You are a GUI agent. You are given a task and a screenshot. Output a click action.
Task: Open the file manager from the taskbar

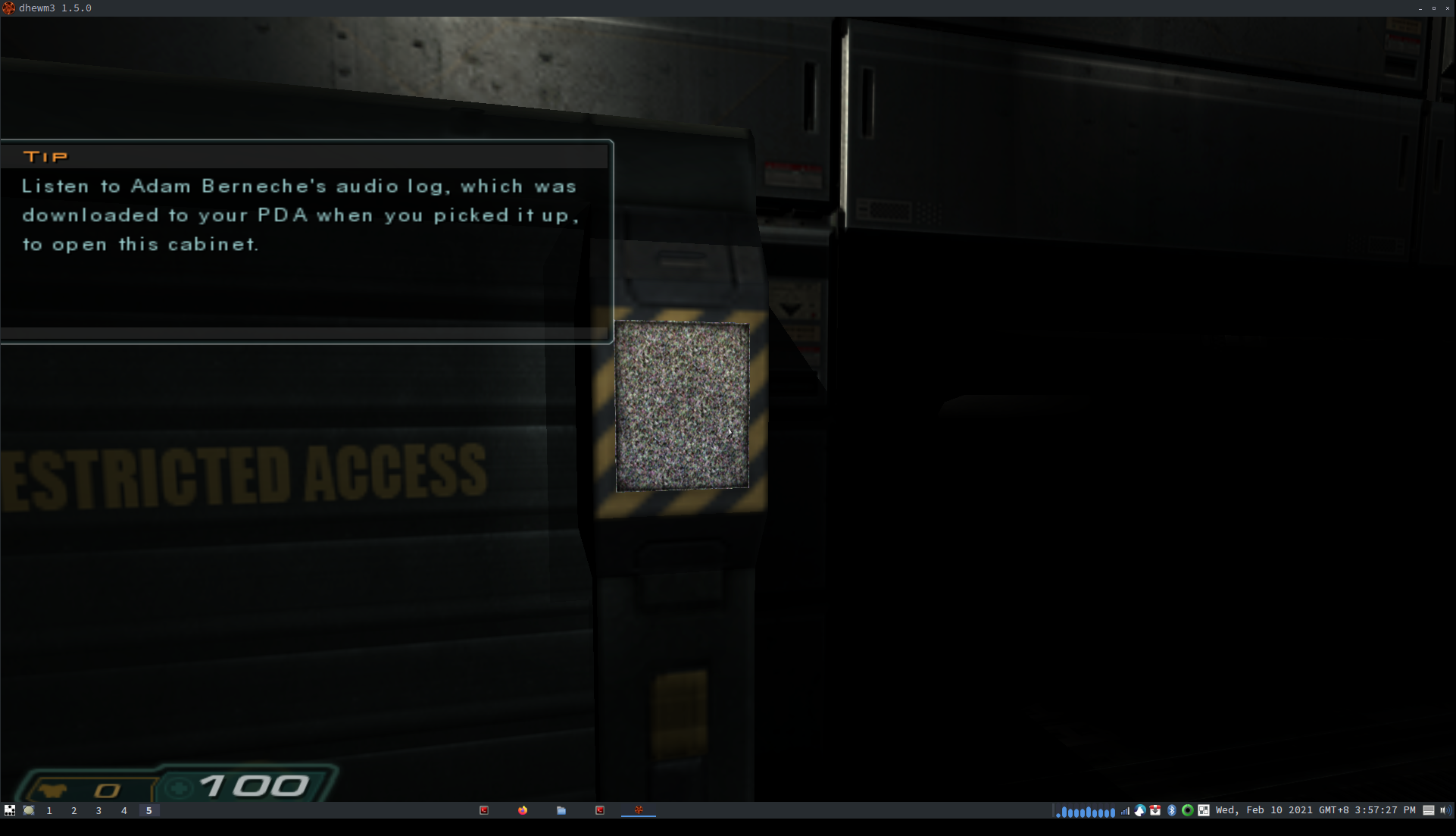pyautogui.click(x=561, y=811)
